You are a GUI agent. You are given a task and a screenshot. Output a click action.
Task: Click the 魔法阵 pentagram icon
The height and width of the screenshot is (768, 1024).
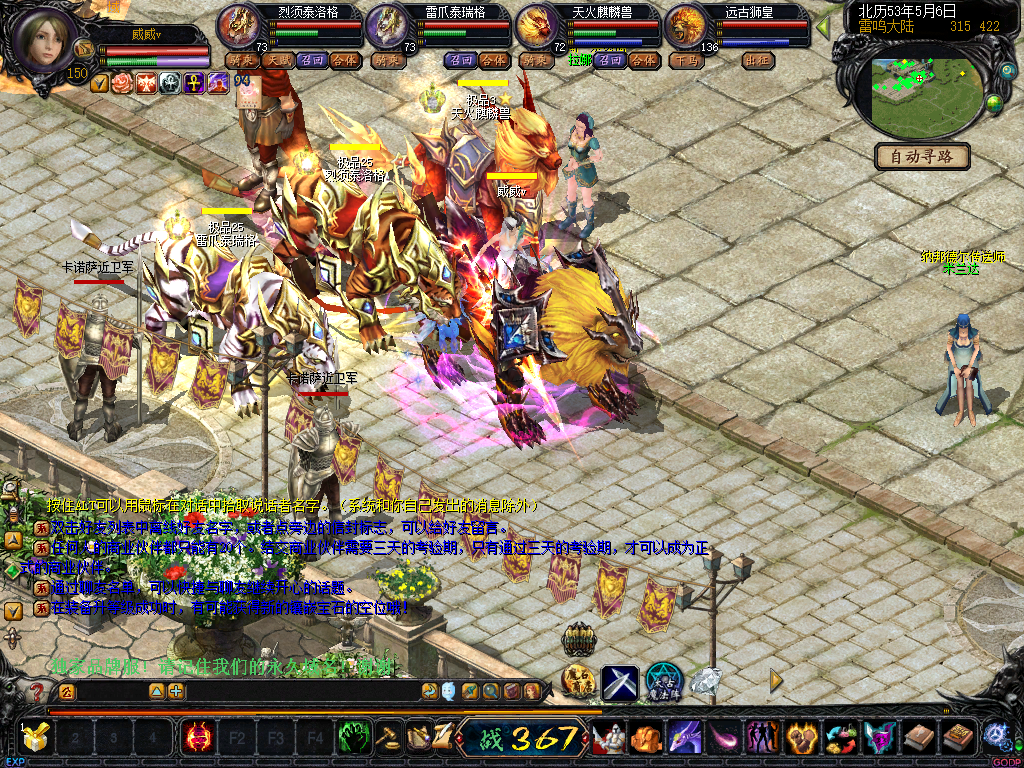click(x=663, y=681)
